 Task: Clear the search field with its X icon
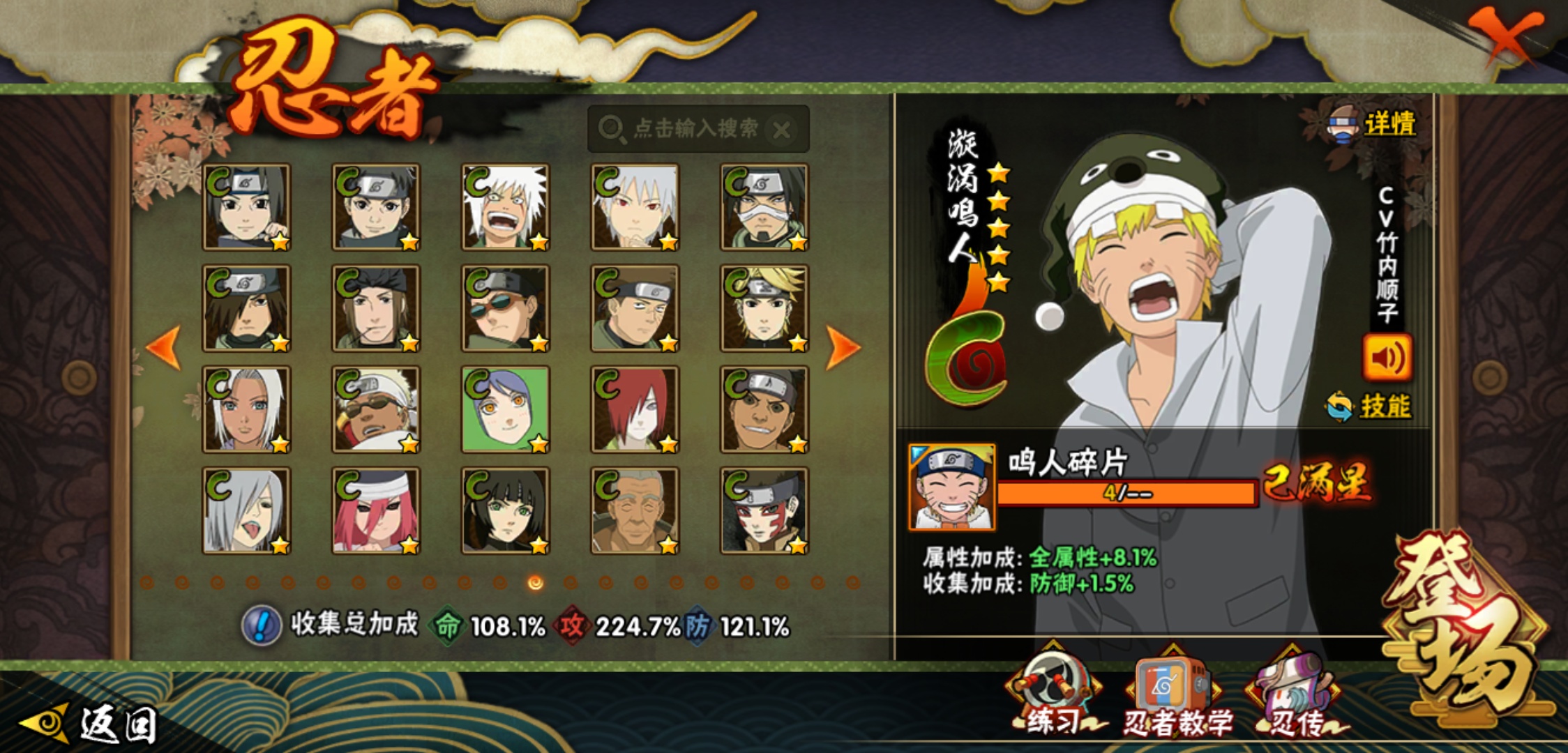782,130
